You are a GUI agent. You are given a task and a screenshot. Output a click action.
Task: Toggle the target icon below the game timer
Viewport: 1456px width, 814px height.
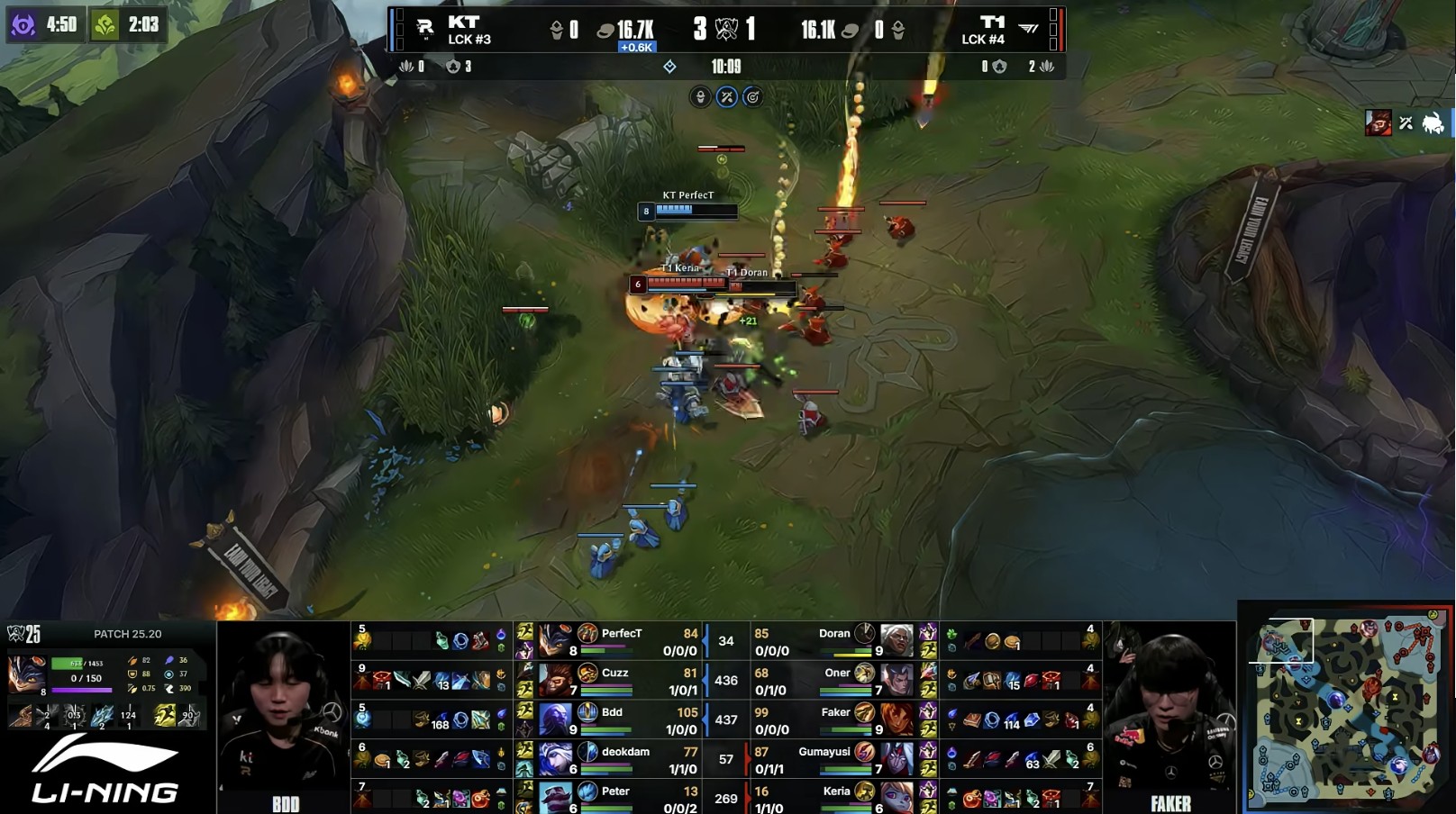[x=752, y=97]
